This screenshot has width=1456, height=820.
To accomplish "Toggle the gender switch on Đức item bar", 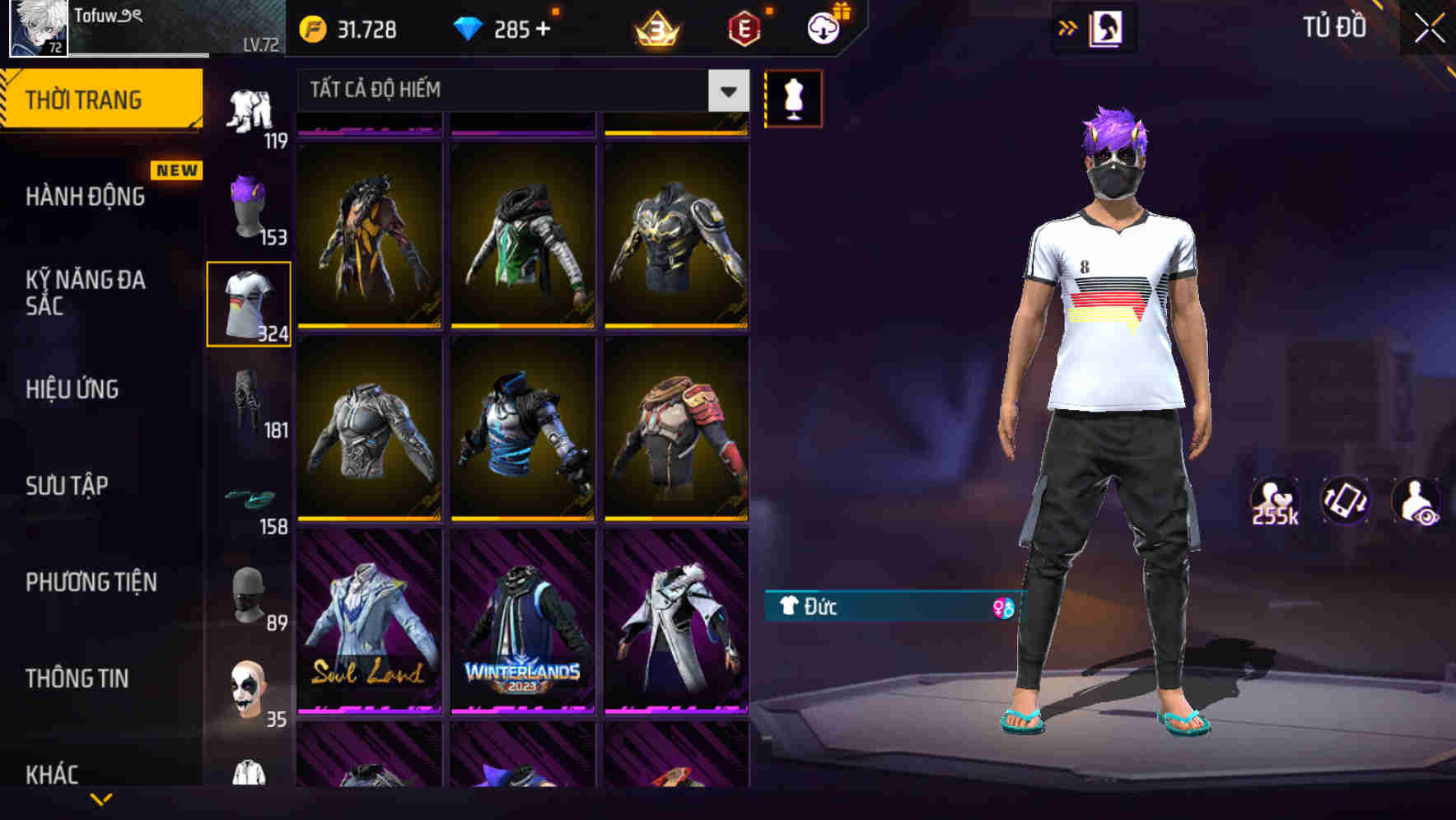I will point(1003,608).
